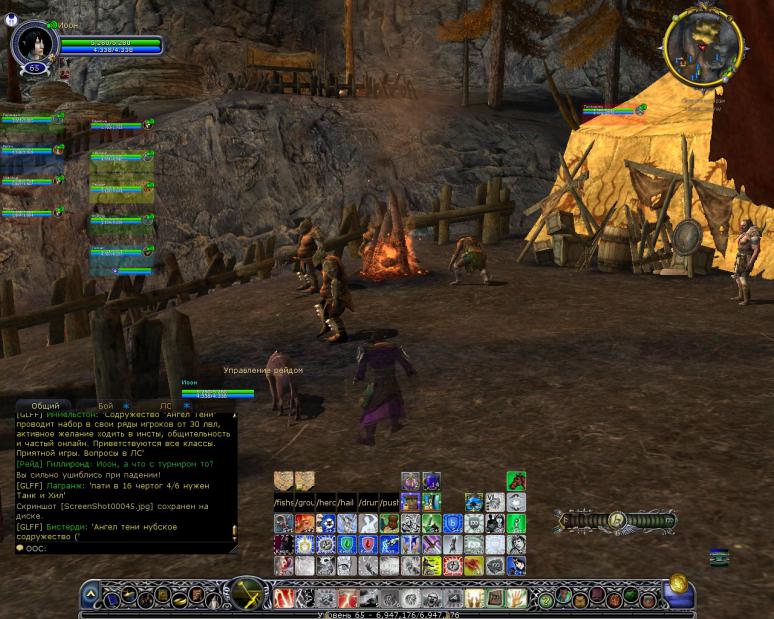Click the first parchment map item slot
The width and height of the screenshot is (774, 619).
click(x=284, y=480)
